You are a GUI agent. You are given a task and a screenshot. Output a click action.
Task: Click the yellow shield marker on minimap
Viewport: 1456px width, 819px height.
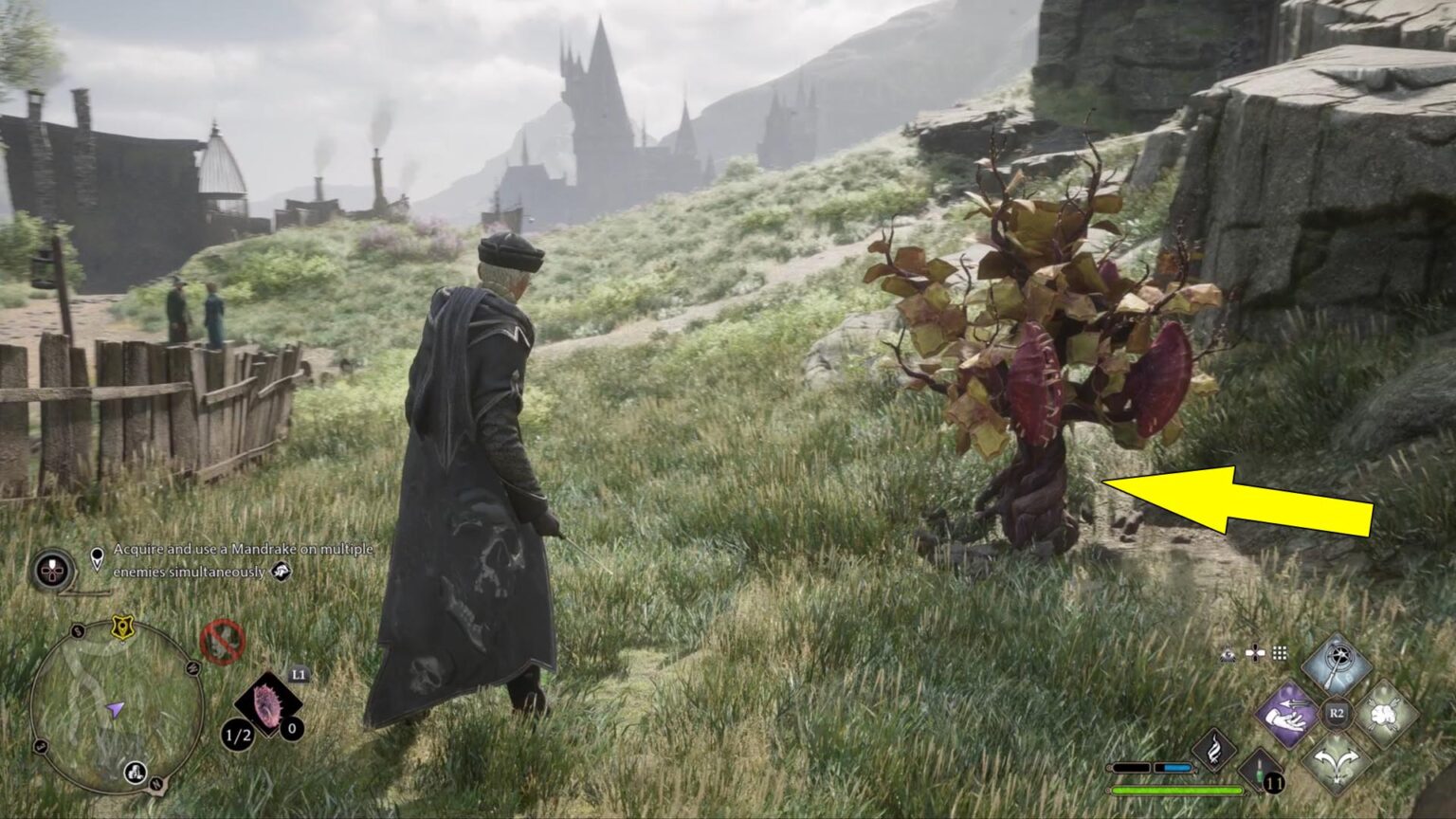[121, 628]
